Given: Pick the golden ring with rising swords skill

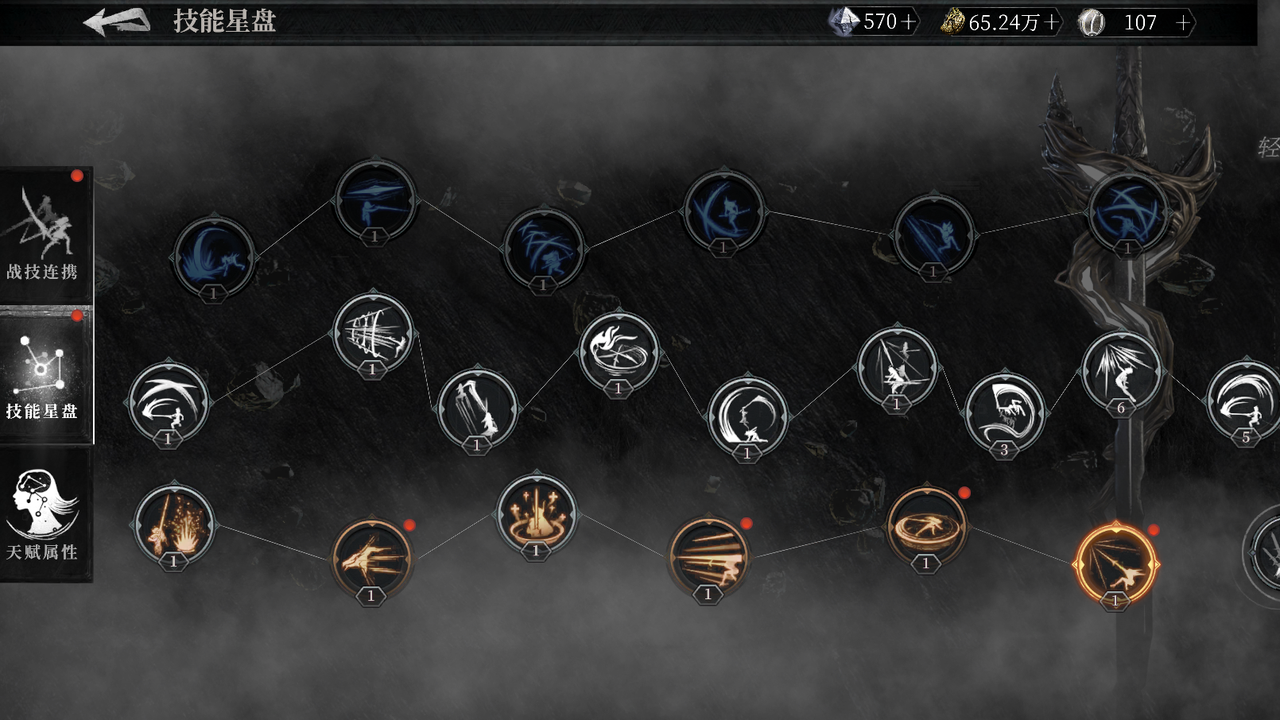Looking at the screenshot, I should pos(536,513).
